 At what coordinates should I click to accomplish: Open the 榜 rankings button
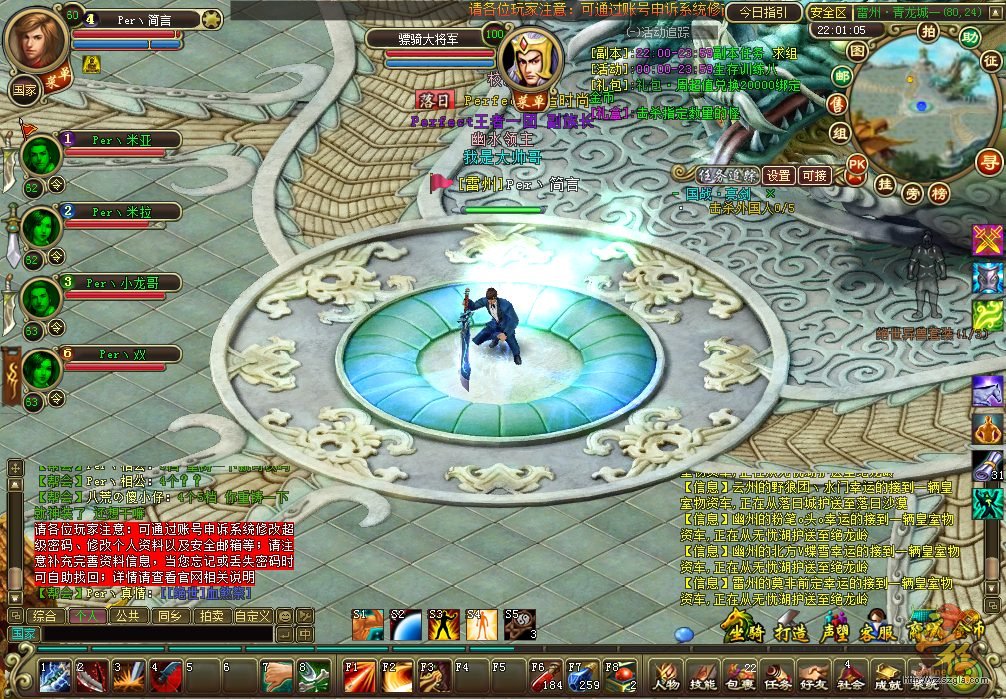tap(938, 193)
